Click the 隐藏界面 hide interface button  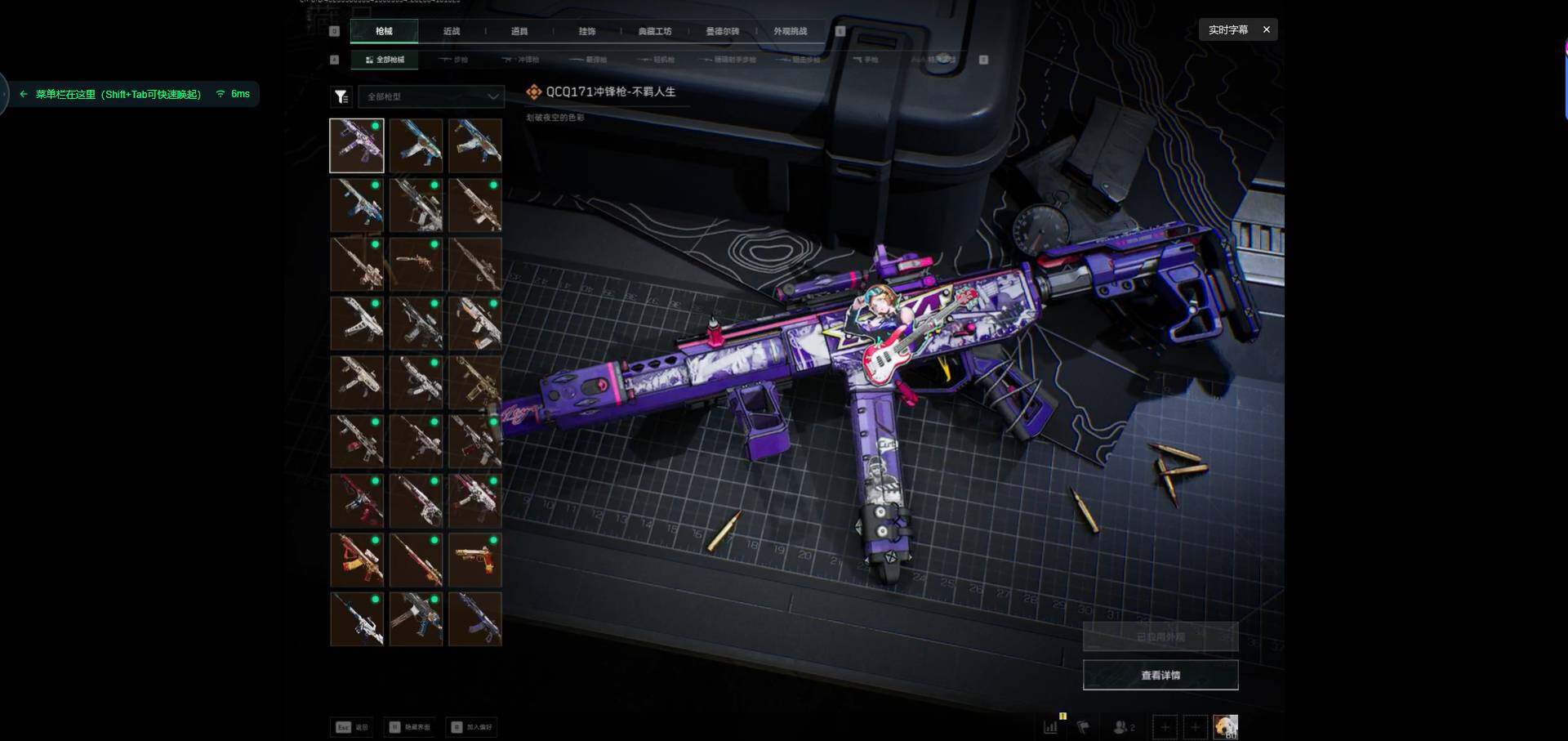[410, 727]
